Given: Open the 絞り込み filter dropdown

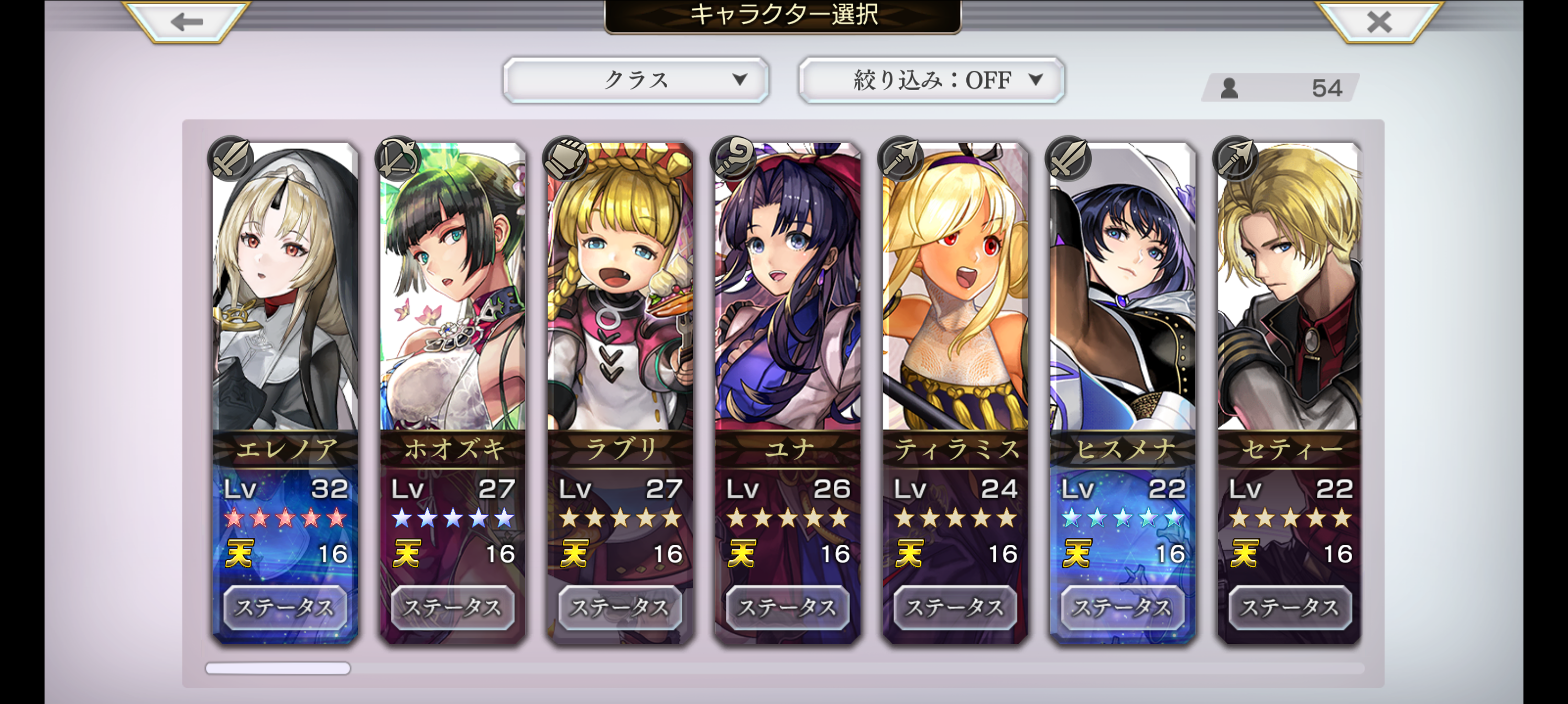Looking at the screenshot, I should (x=931, y=80).
